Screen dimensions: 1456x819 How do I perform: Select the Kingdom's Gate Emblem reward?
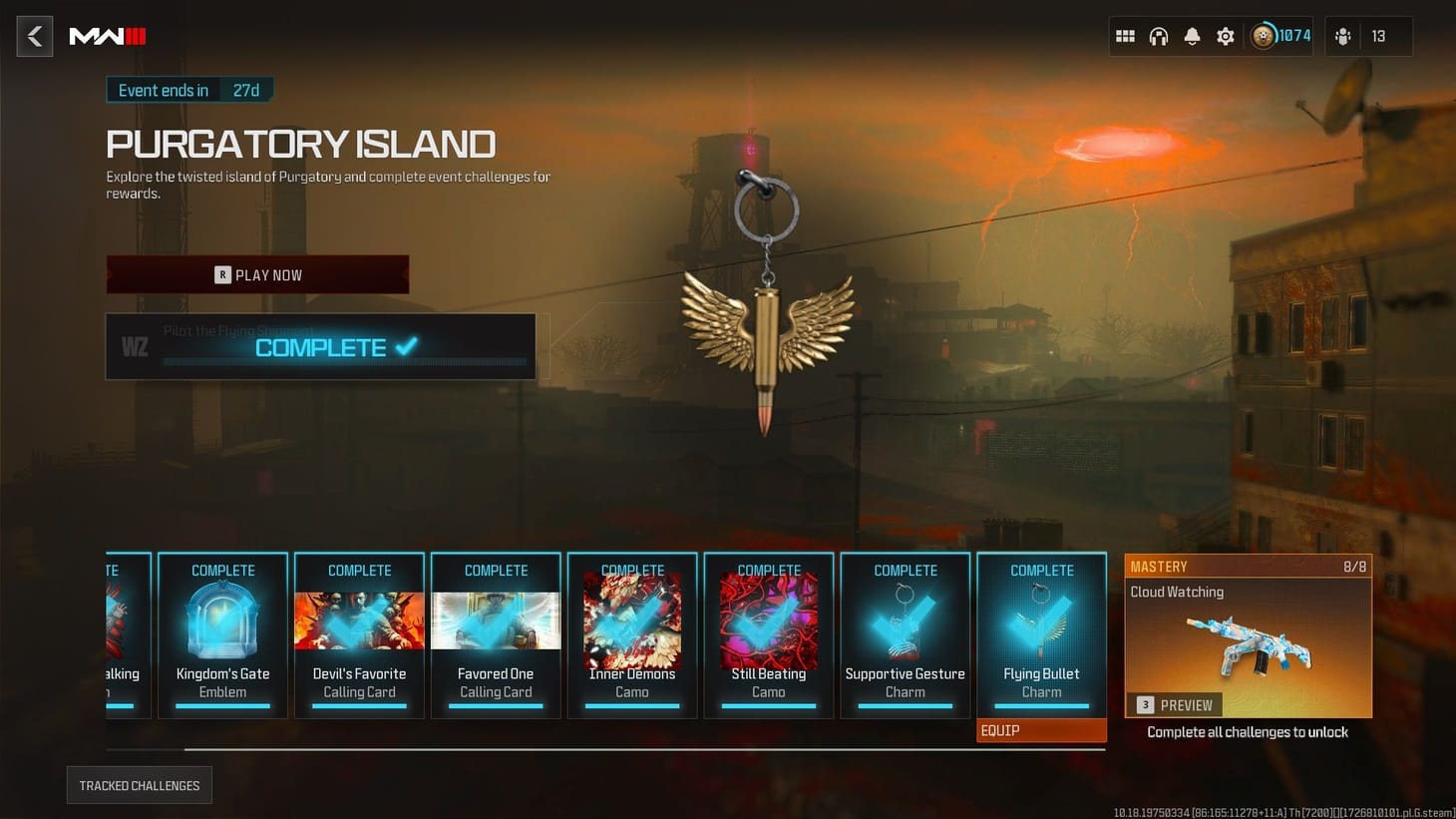click(222, 635)
